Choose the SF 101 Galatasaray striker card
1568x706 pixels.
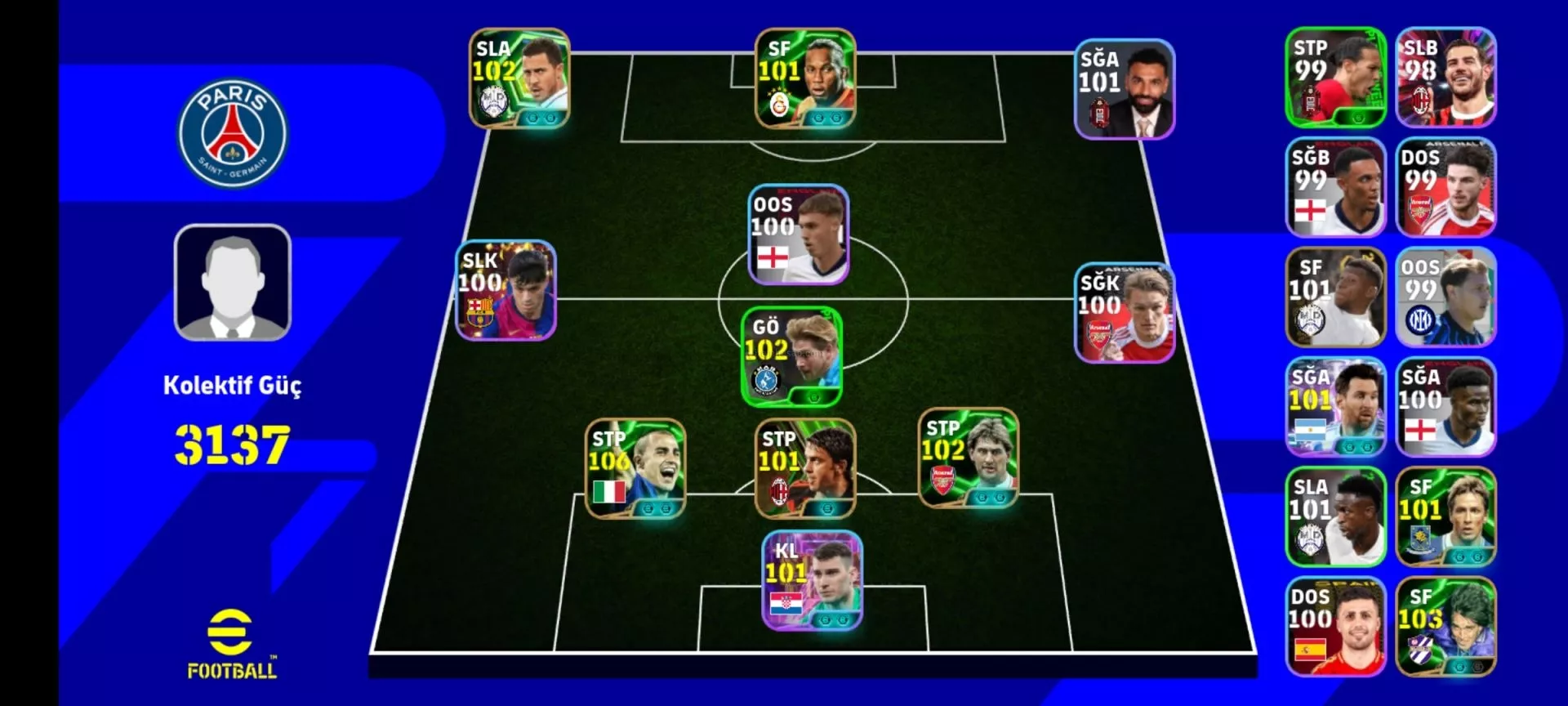[x=805, y=78]
